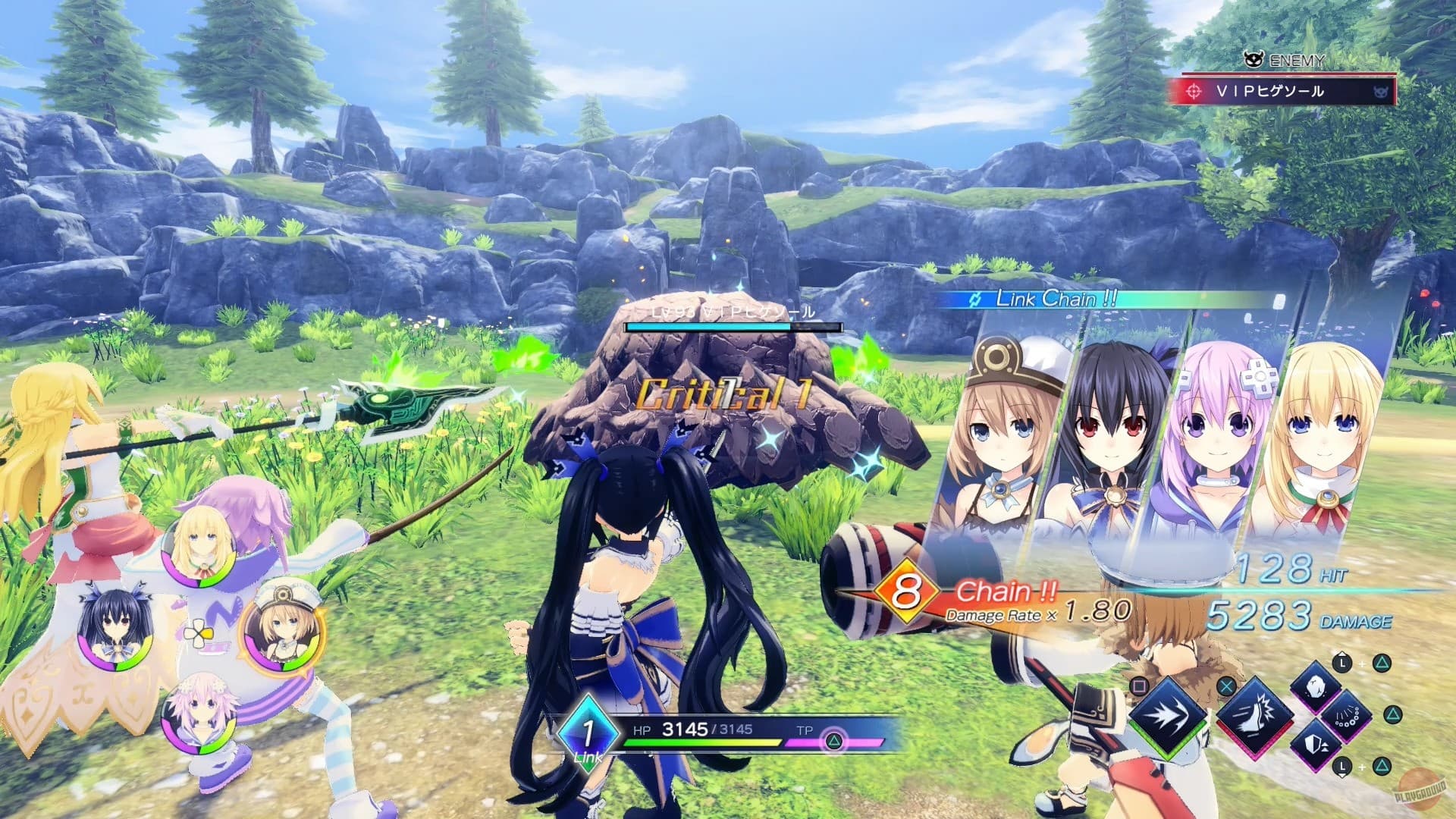
Task: Select the boulder throw skill icon
Action: pos(1315,688)
